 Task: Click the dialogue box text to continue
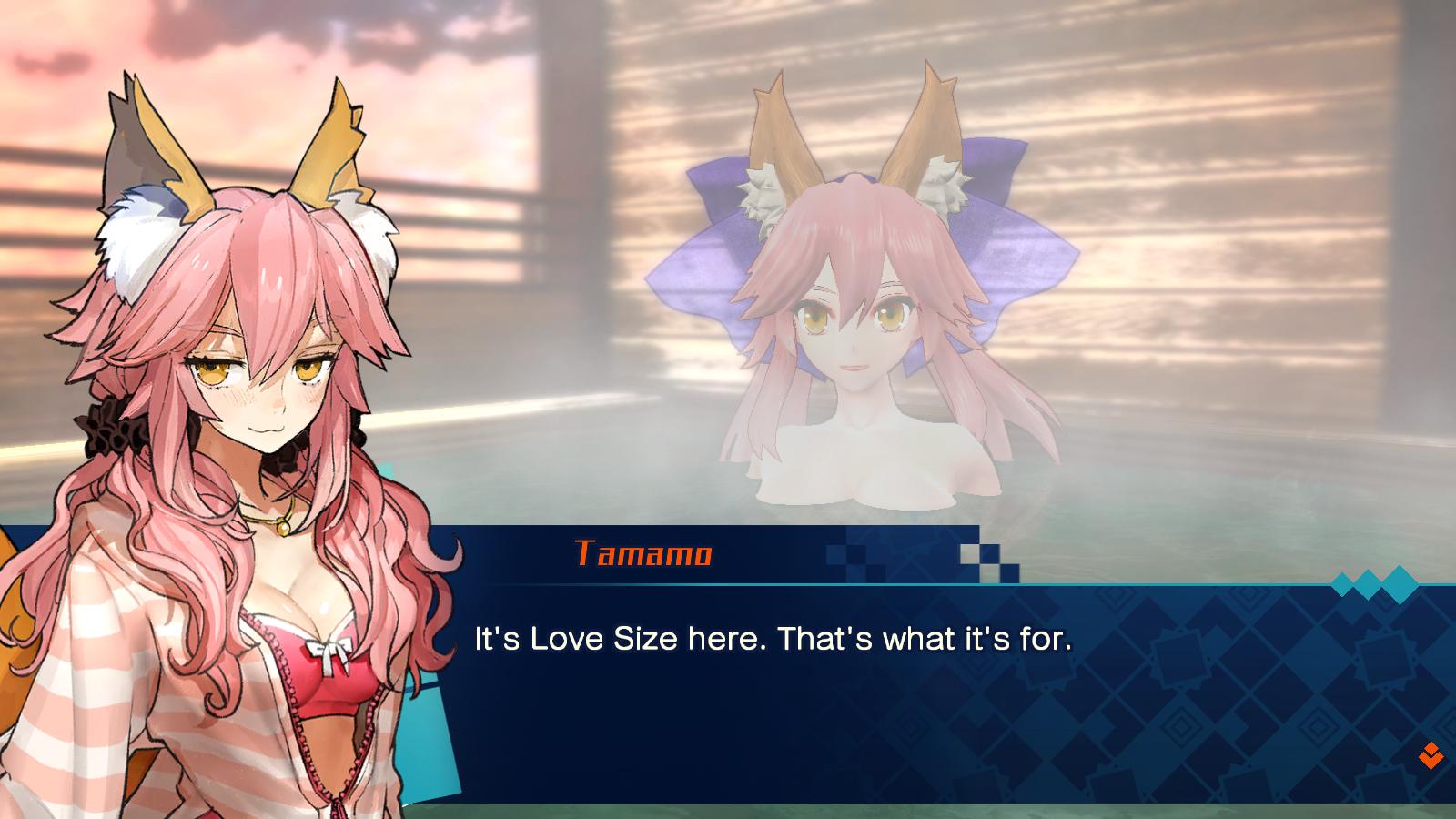[773, 639]
